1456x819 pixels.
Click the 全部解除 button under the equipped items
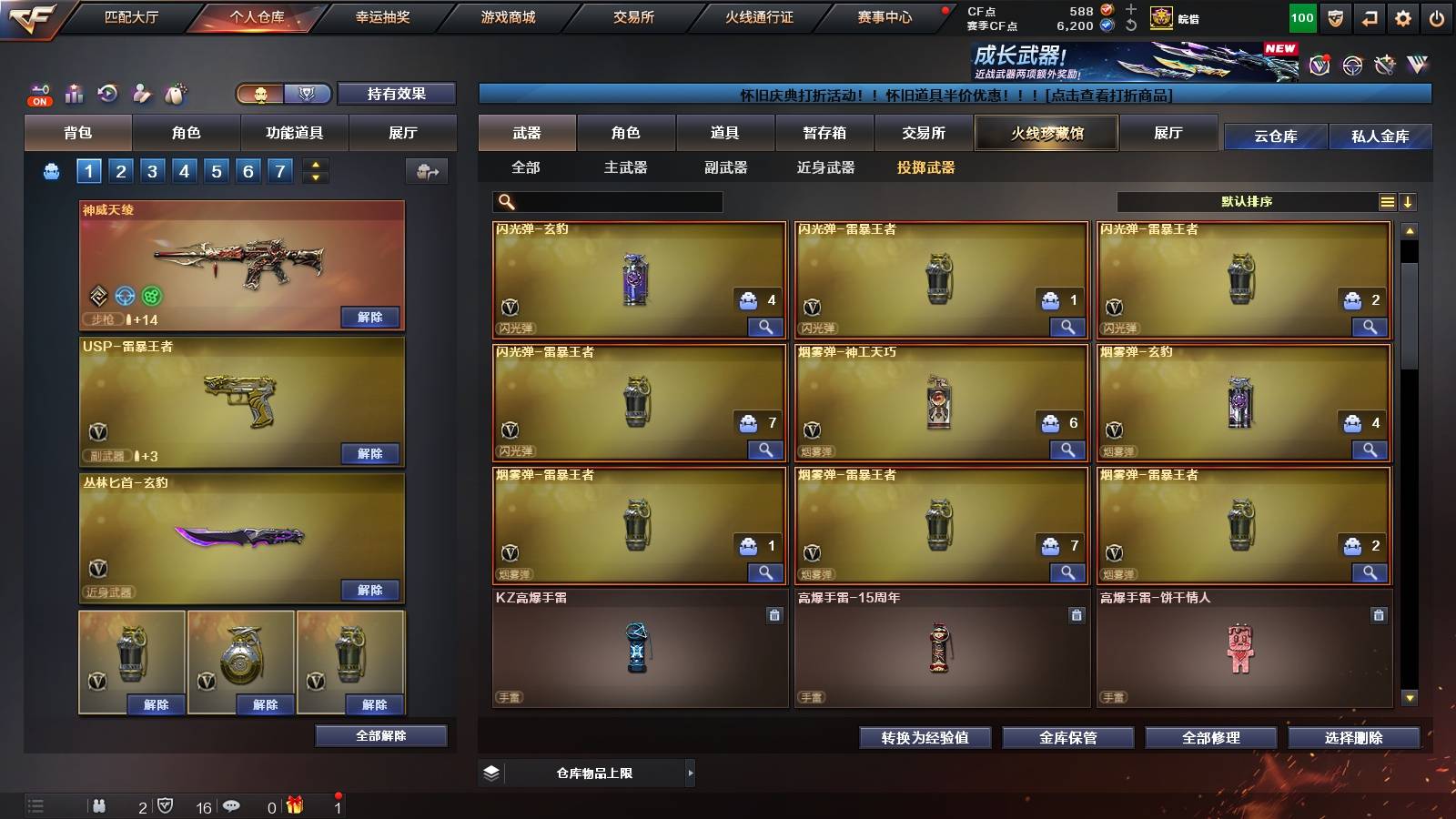[380, 735]
